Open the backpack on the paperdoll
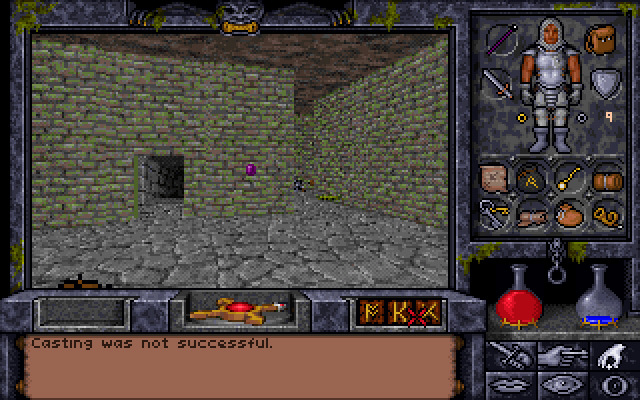 tap(601, 40)
